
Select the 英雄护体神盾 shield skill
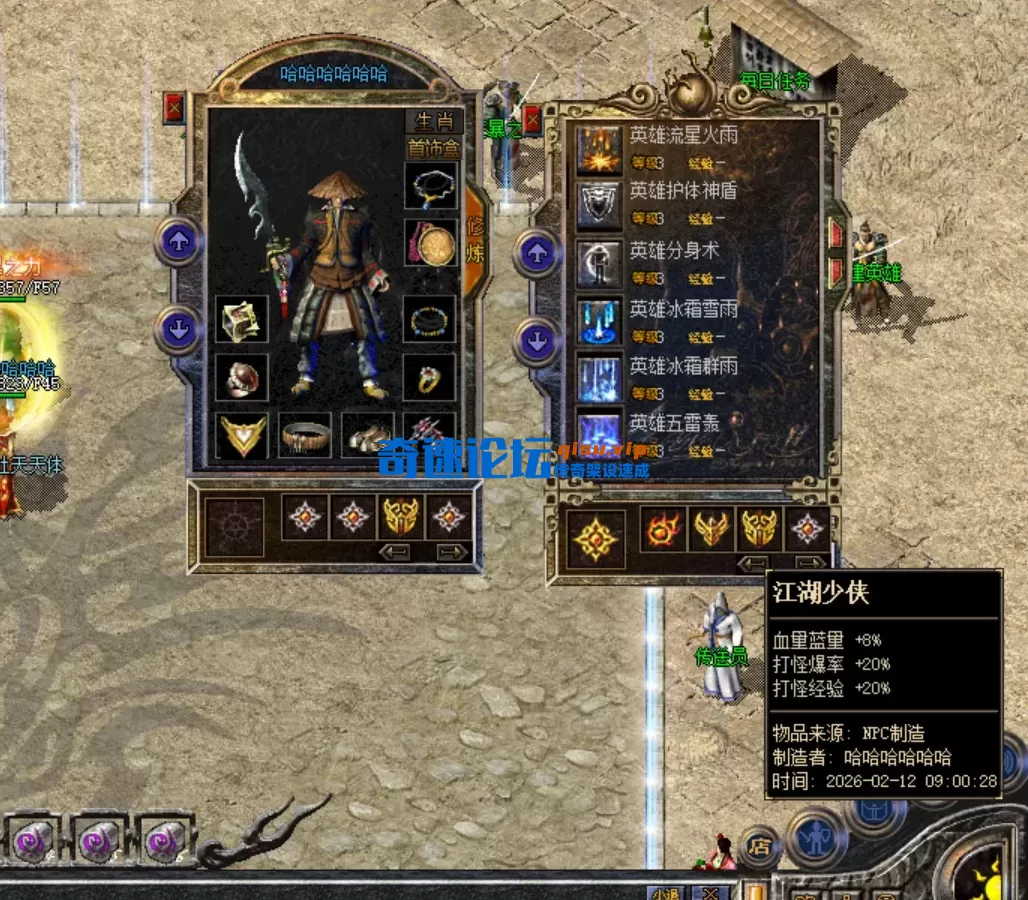pyautogui.click(x=601, y=205)
